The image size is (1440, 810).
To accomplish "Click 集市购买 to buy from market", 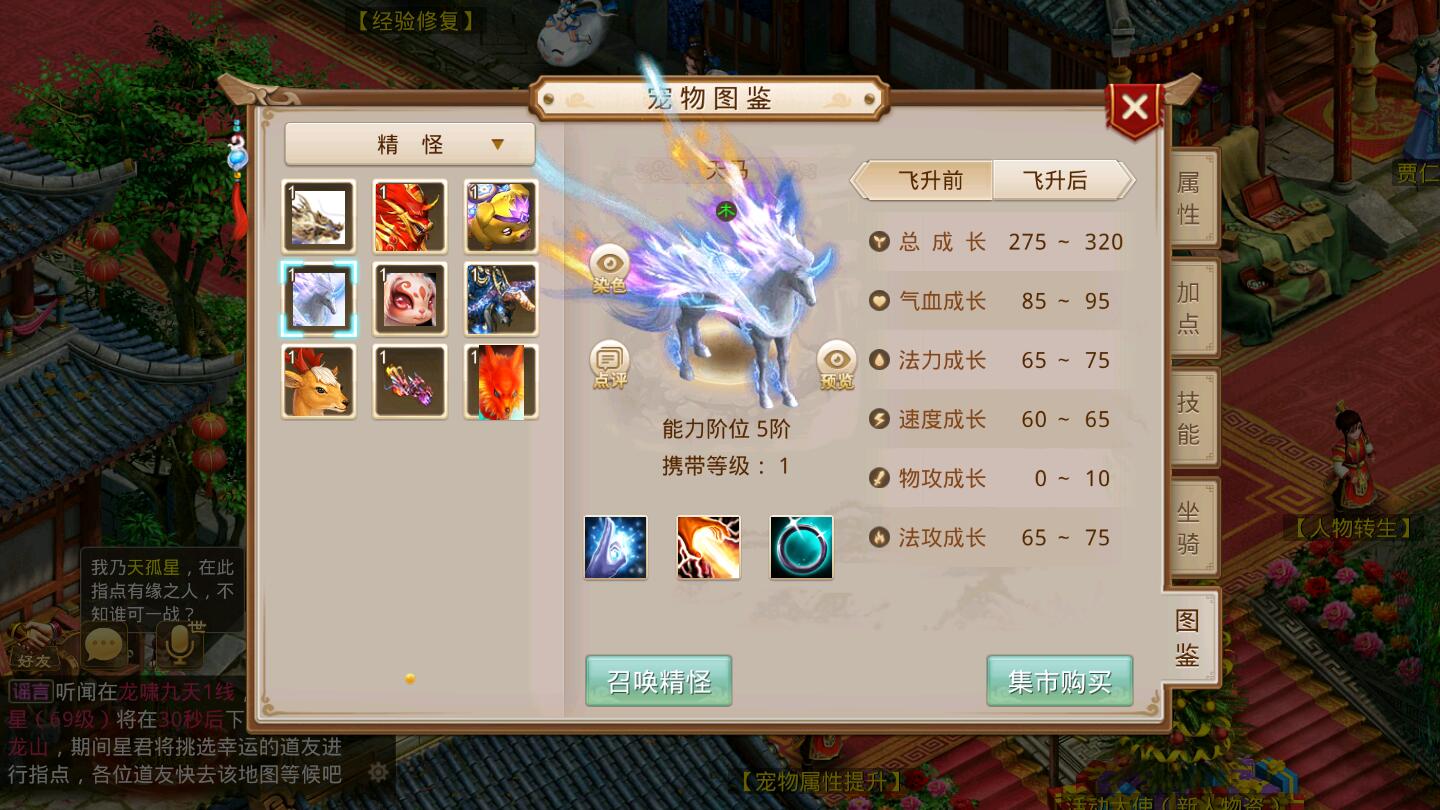I will click(x=1059, y=680).
